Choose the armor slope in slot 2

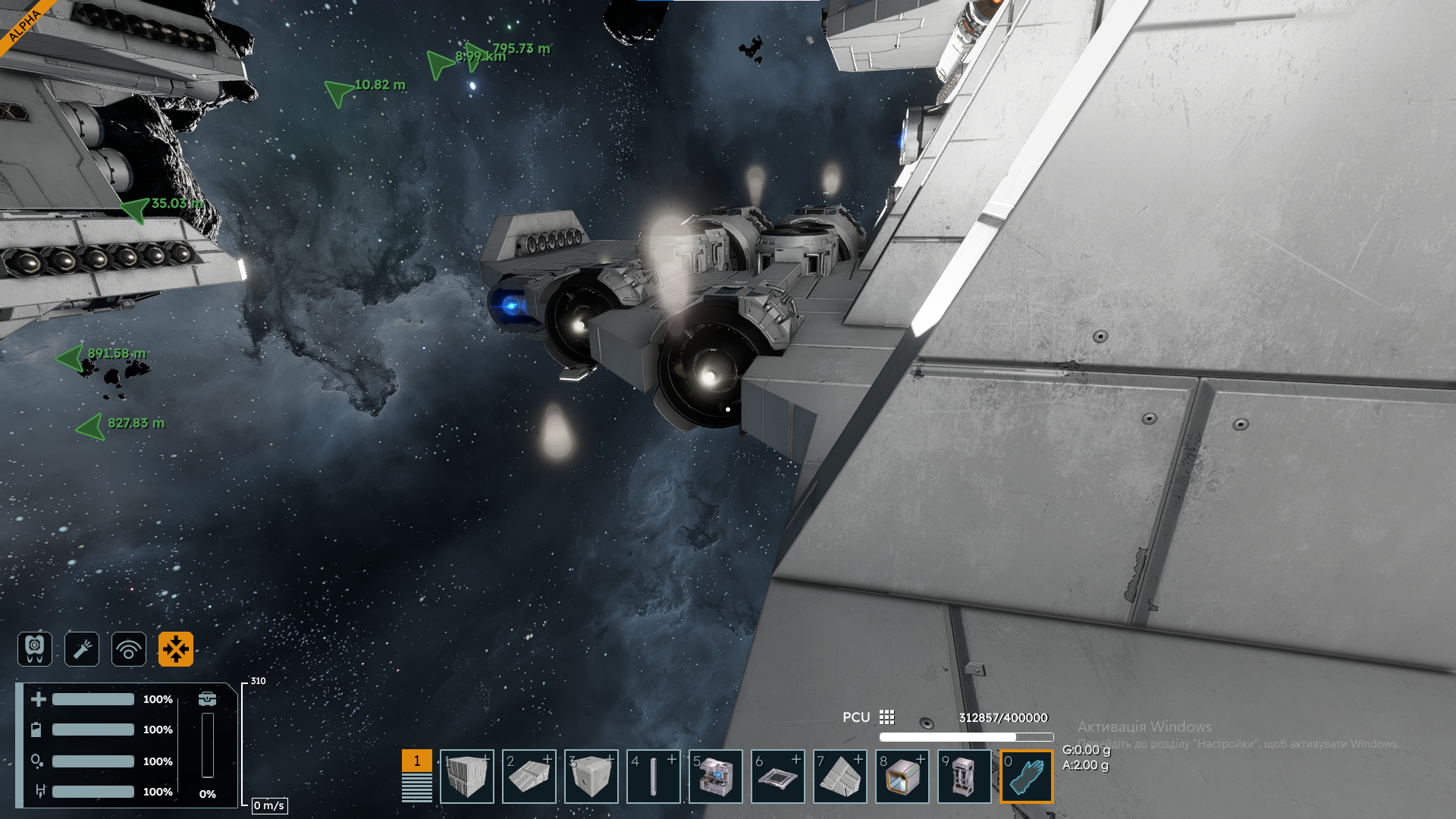click(x=529, y=777)
